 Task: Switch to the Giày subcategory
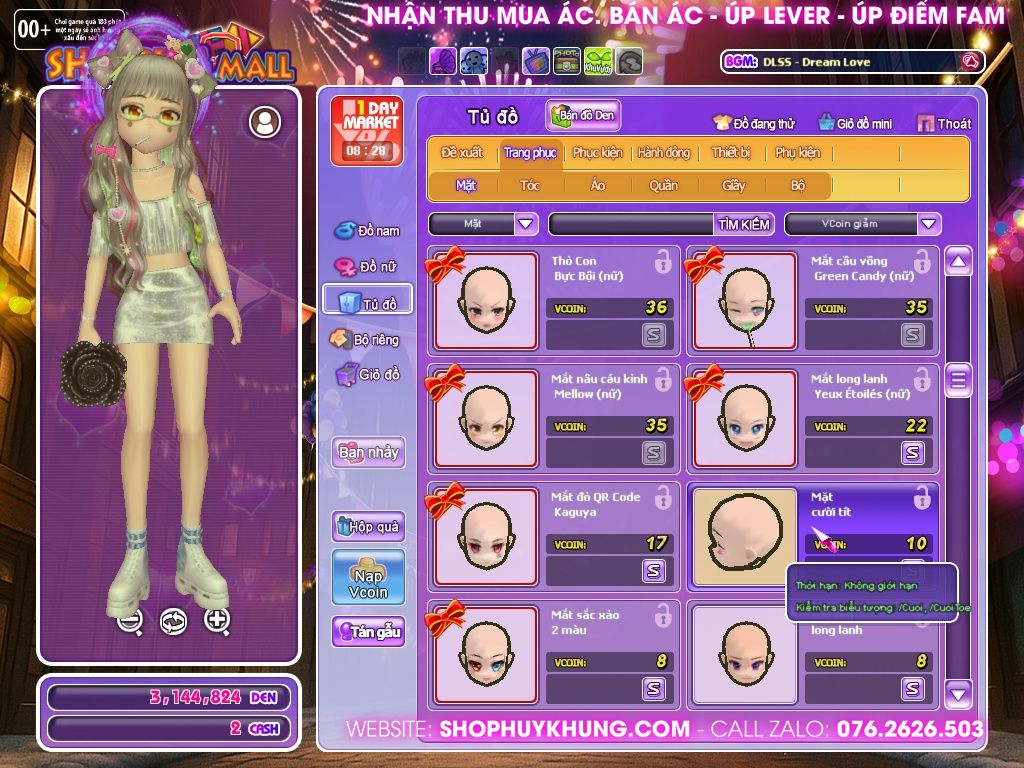tap(734, 185)
